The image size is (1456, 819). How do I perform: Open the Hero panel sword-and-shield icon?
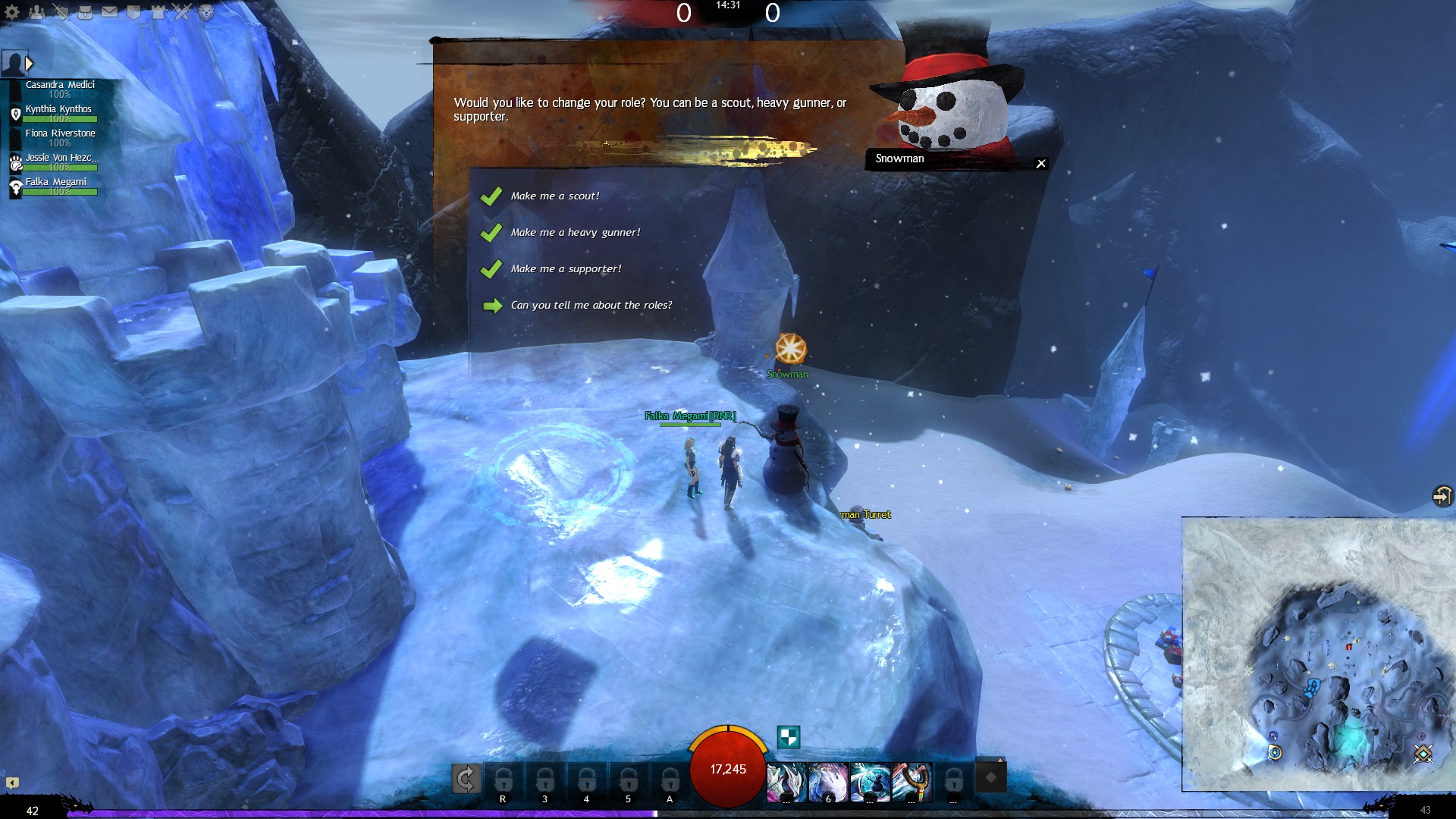pyautogui.click(x=61, y=11)
